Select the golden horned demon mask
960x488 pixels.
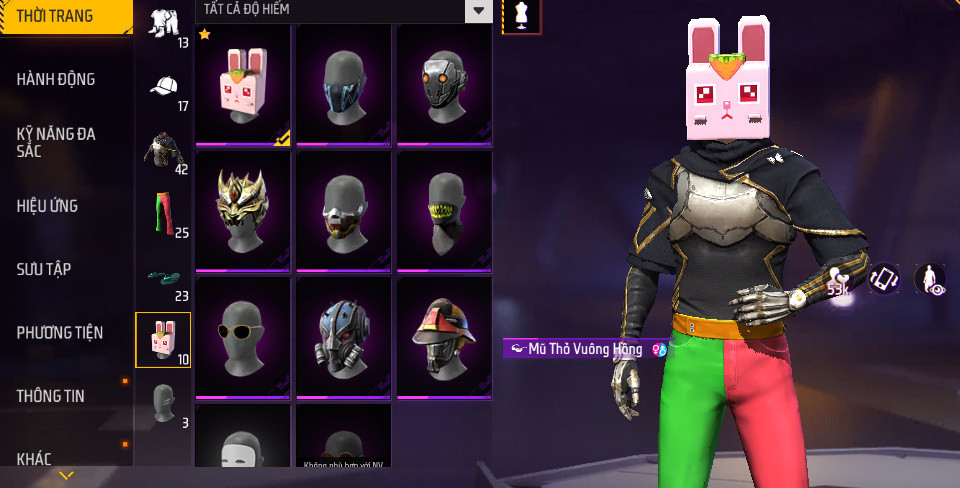(x=243, y=210)
